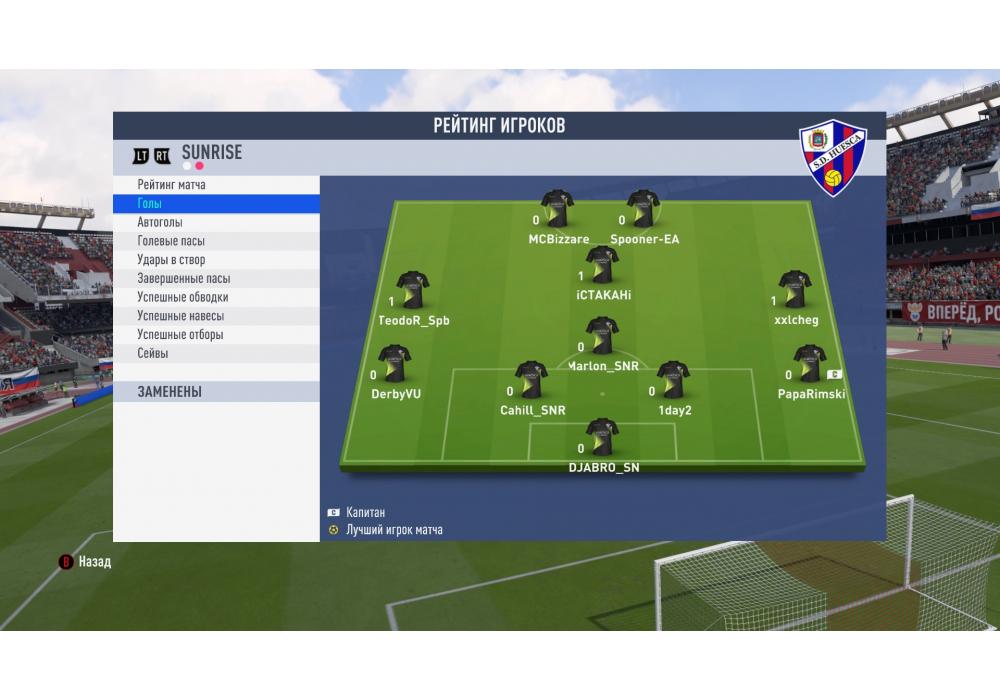Switch to Удары в створ stats
Image resolution: width=1000 pixels, height=700 pixels.
171,260
